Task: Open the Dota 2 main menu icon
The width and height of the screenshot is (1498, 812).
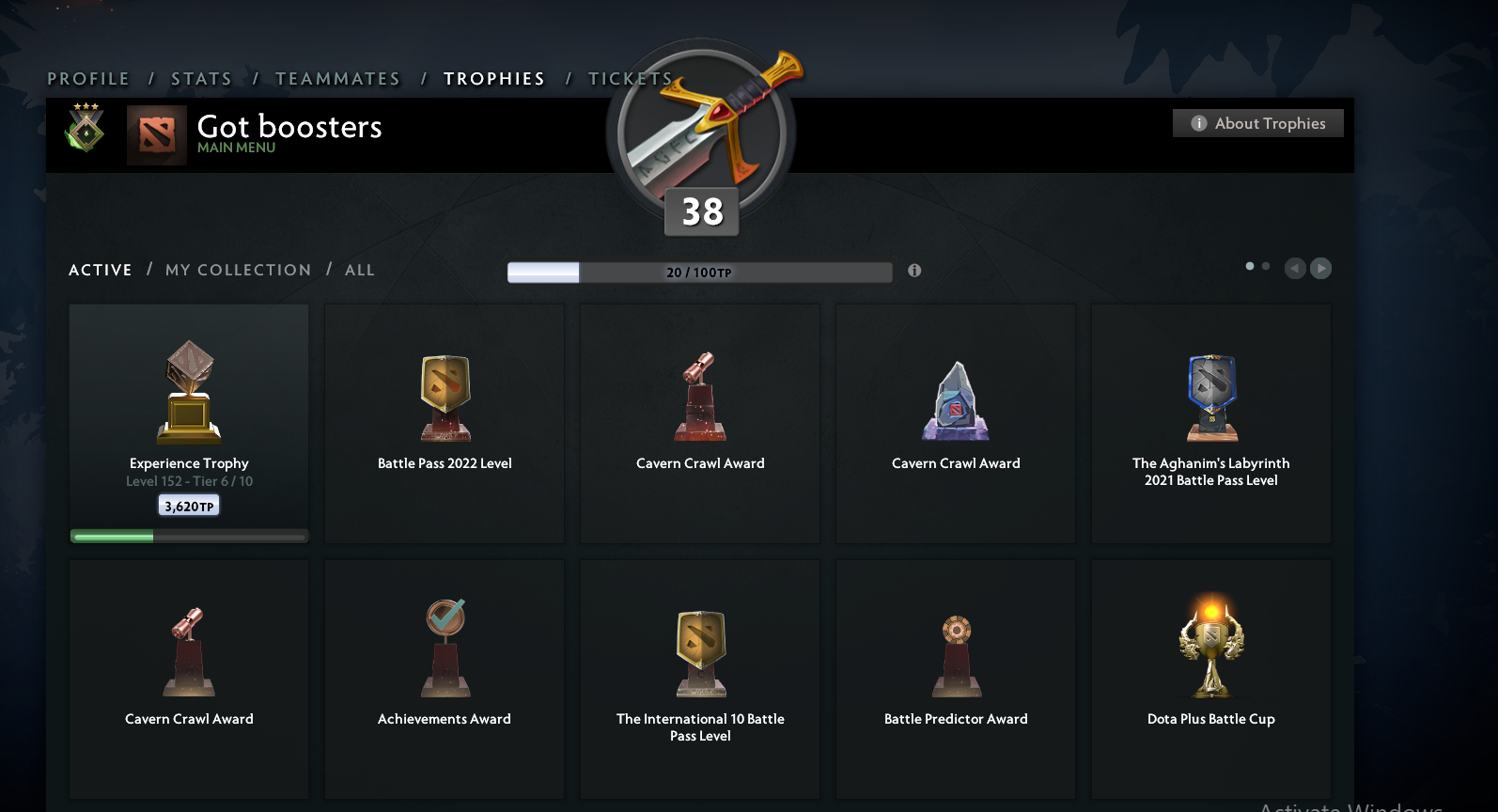Action: click(x=156, y=135)
